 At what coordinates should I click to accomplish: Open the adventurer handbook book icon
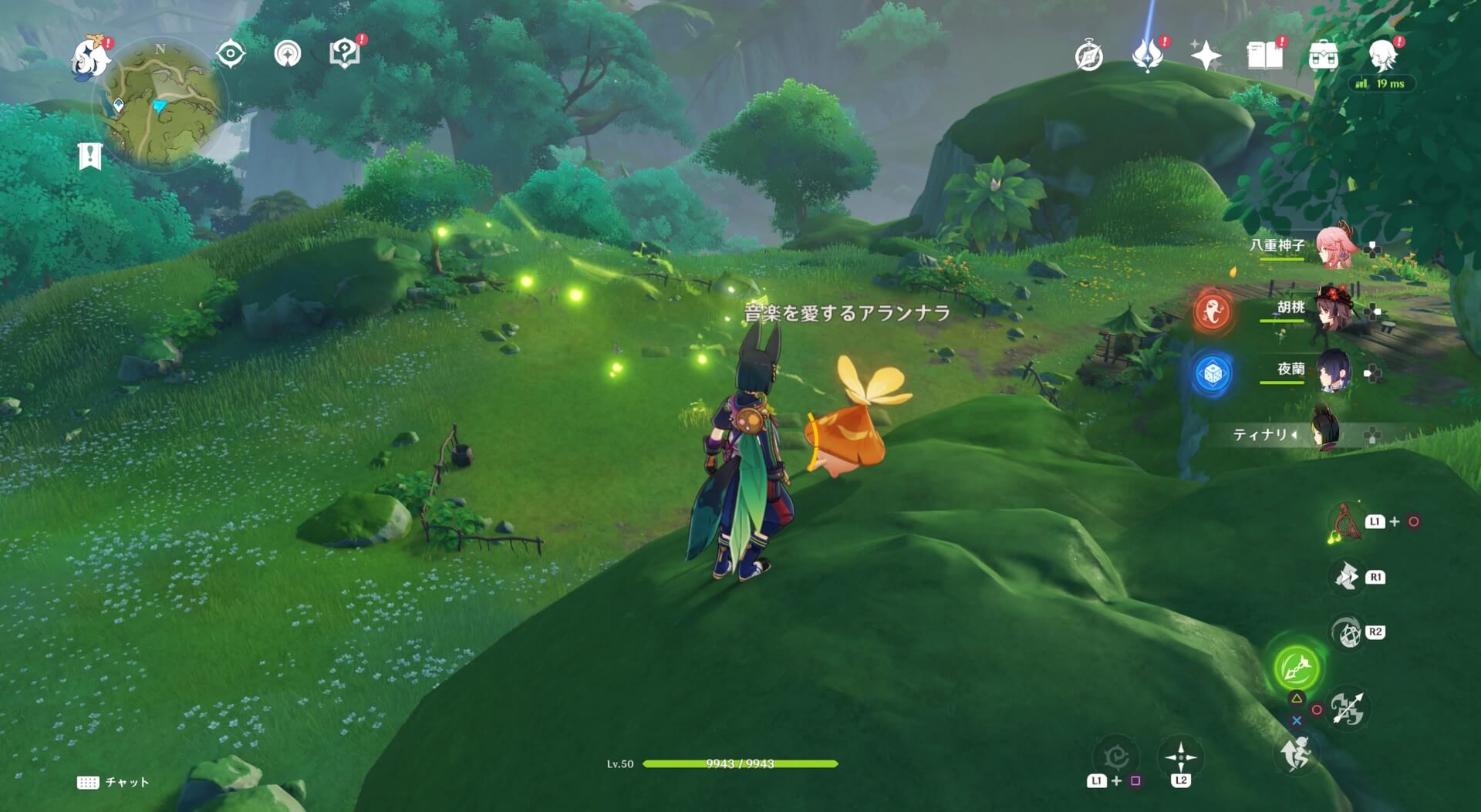point(1264,56)
